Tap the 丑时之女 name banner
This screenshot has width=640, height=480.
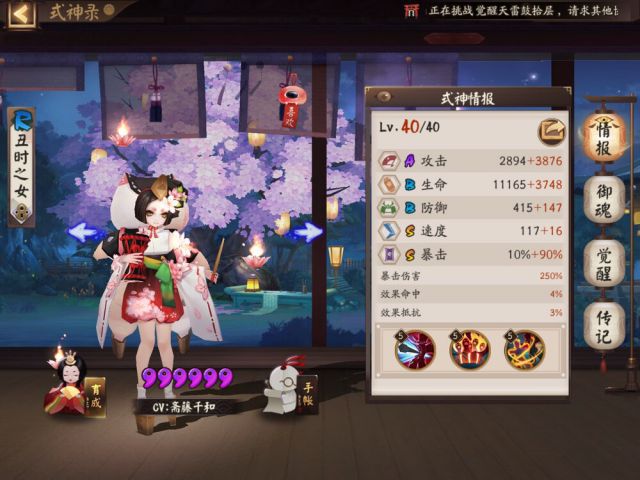click(21, 165)
